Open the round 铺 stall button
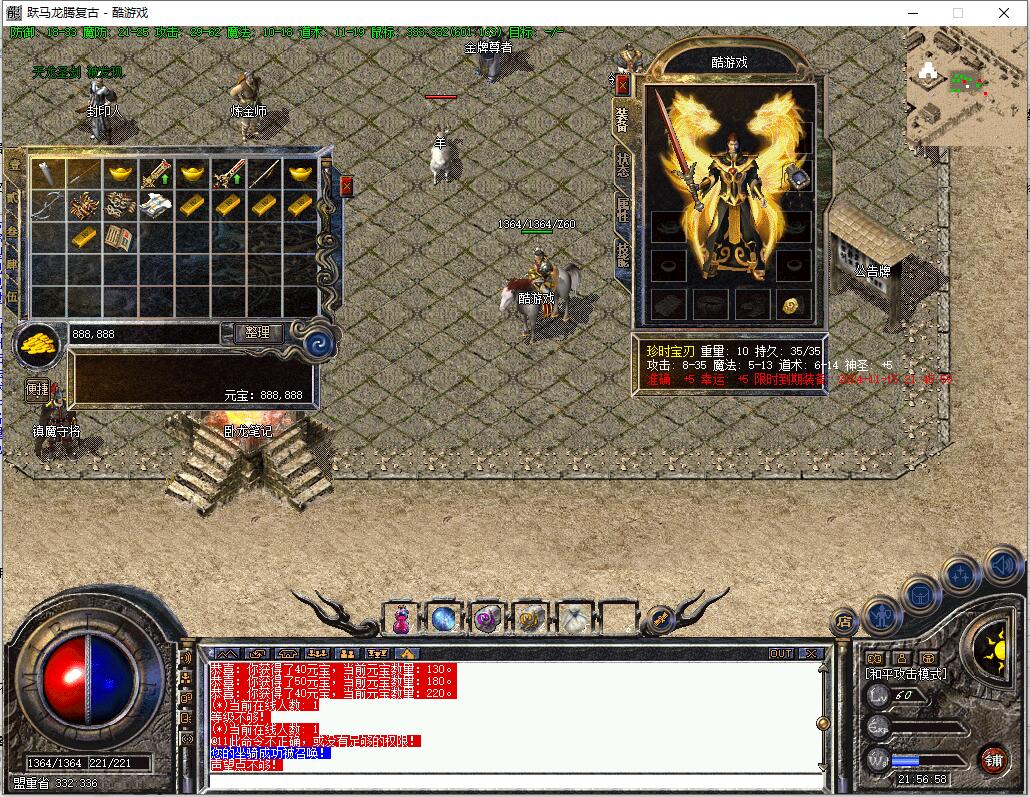The width and height of the screenshot is (1030, 797). 992,759
